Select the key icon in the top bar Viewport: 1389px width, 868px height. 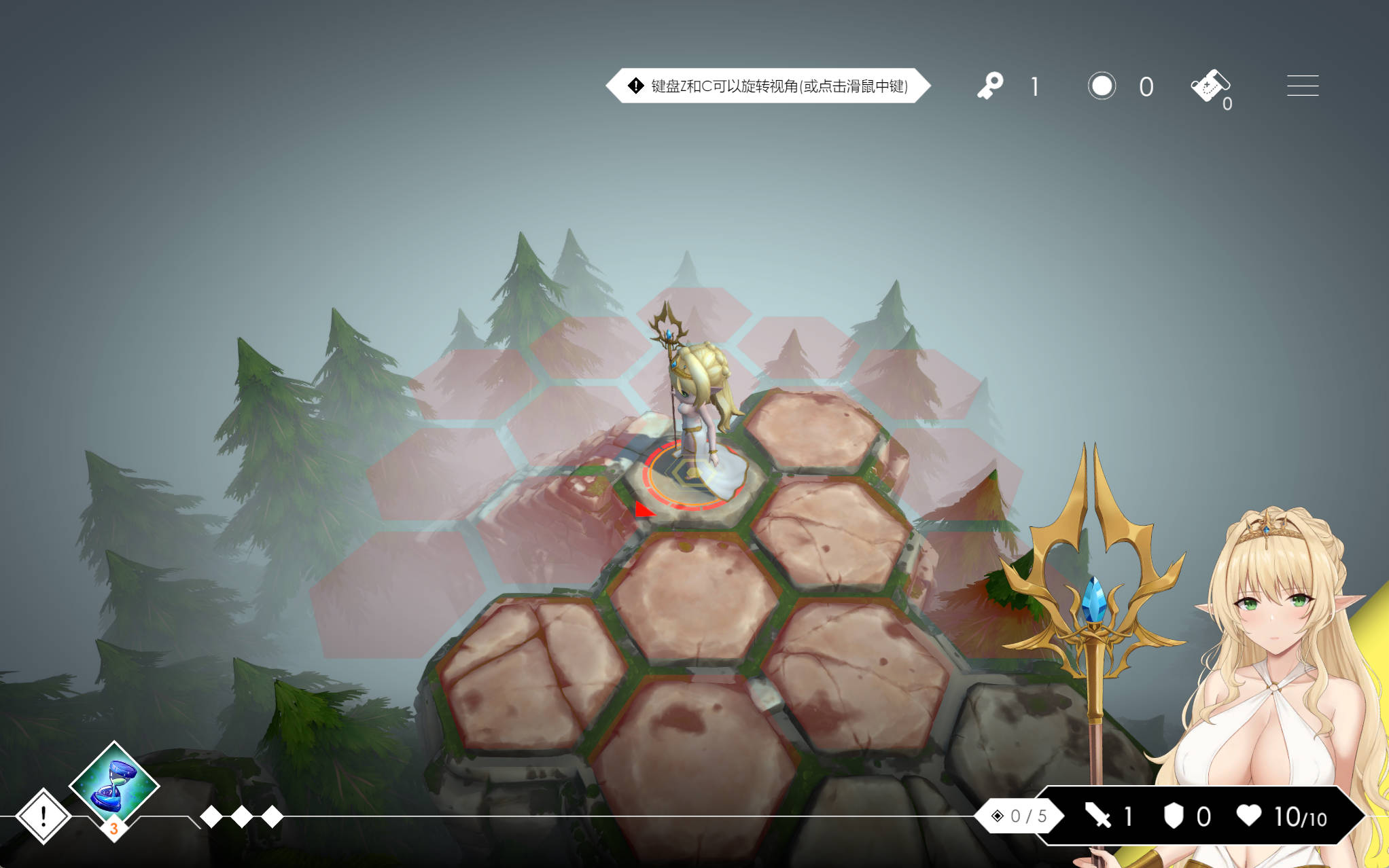pyautogui.click(x=990, y=86)
